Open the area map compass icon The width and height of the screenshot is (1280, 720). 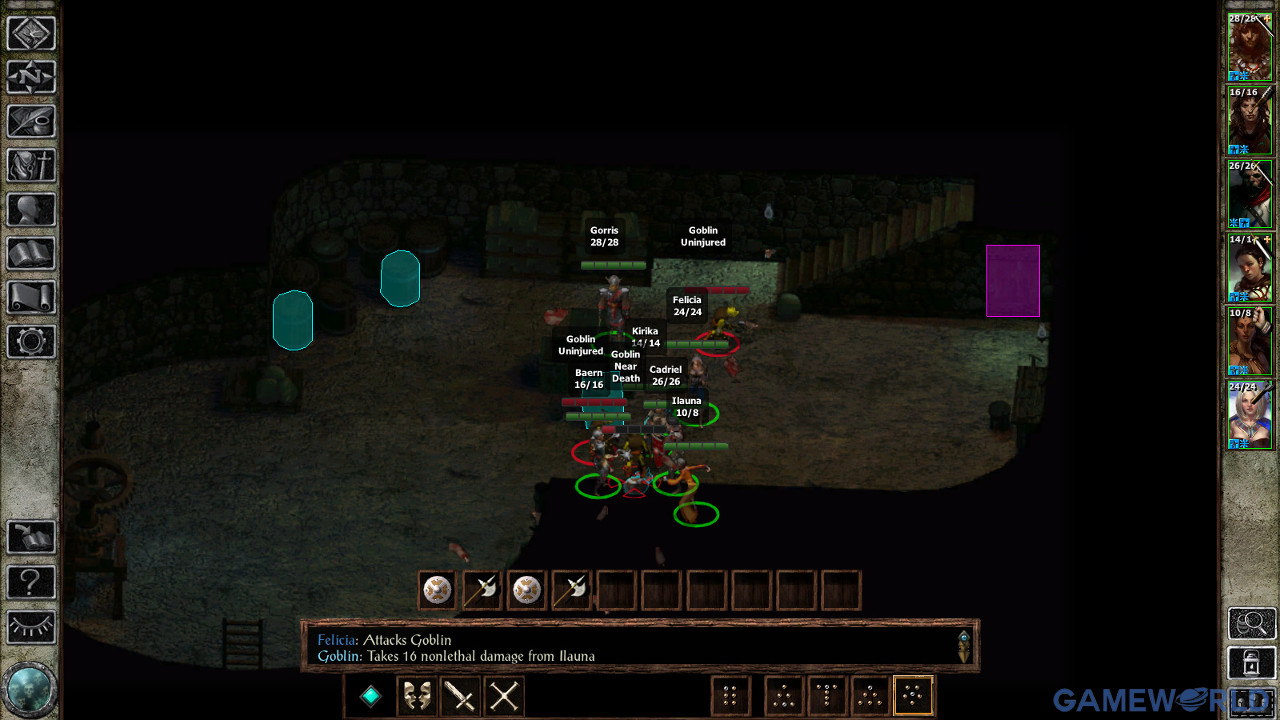[31, 77]
